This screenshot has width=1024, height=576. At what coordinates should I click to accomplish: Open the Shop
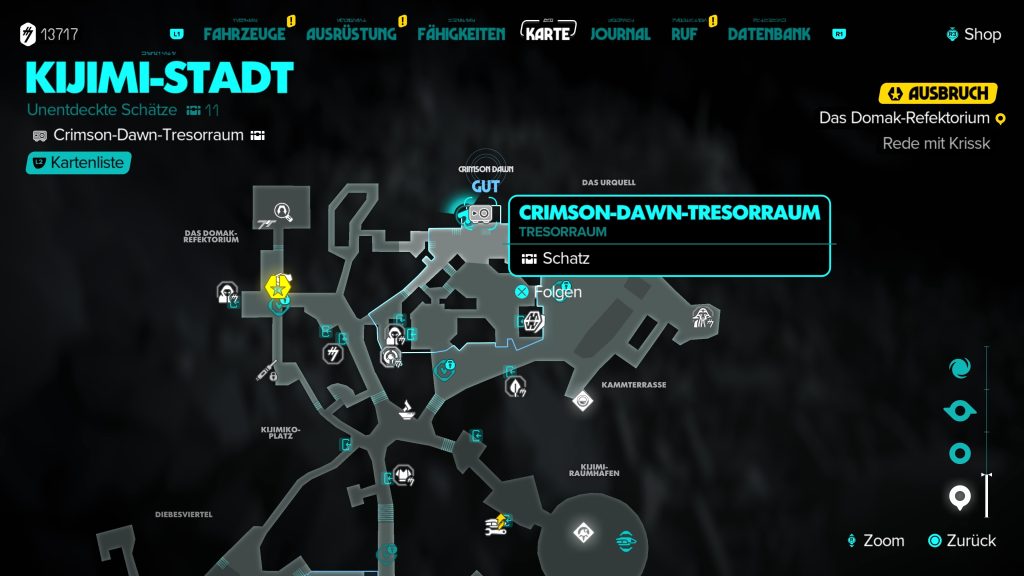point(973,34)
